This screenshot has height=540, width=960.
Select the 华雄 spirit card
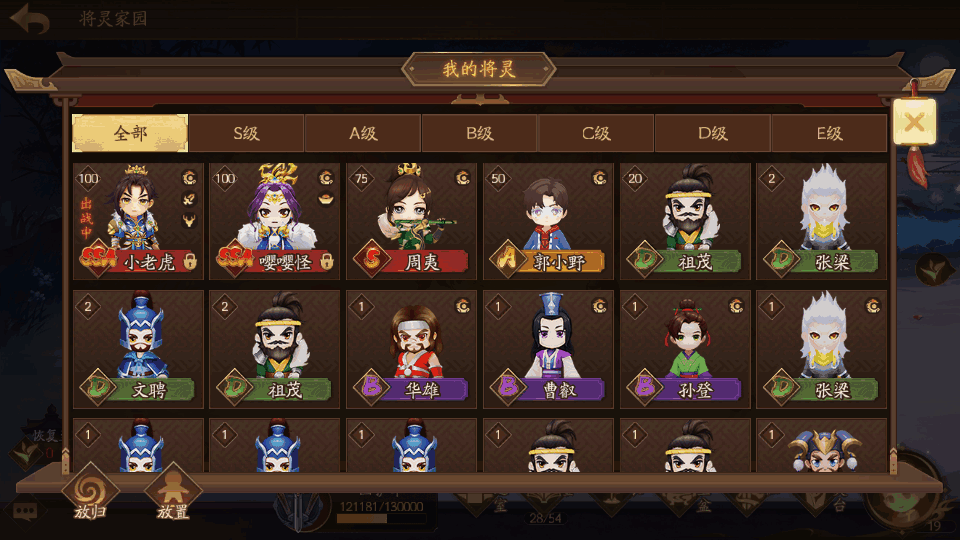tap(411, 349)
